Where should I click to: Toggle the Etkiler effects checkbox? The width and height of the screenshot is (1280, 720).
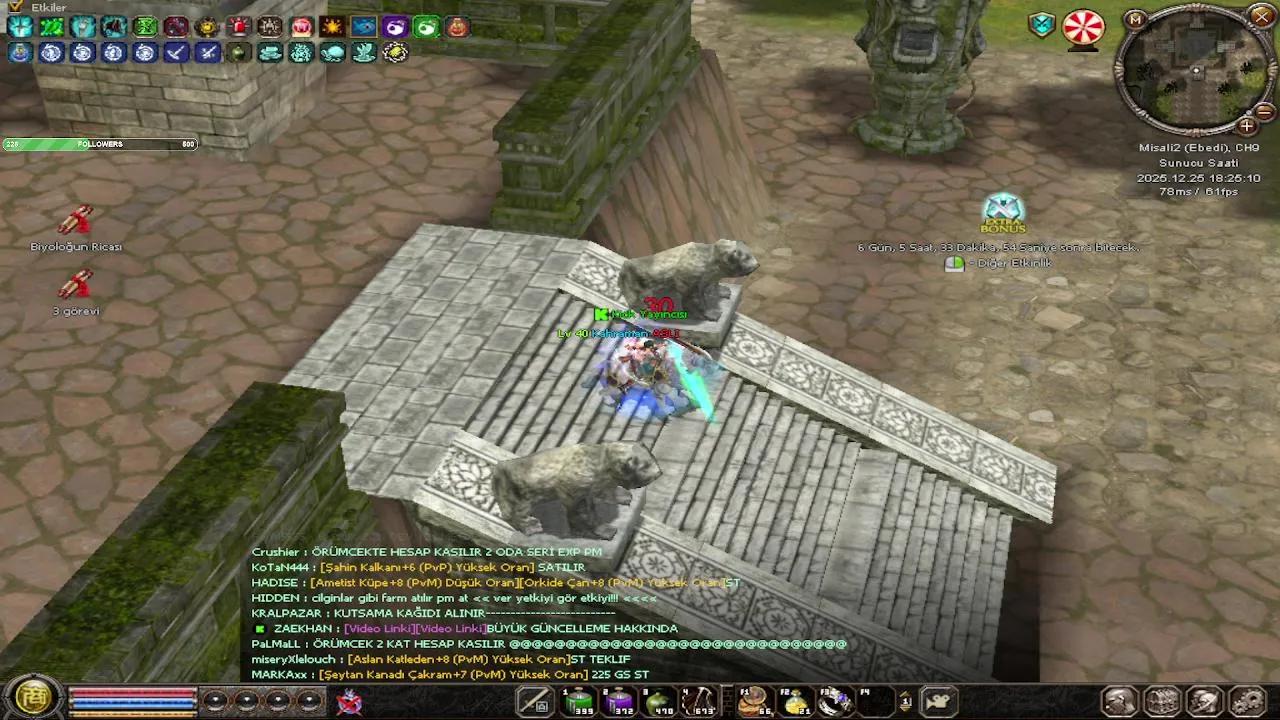(x=14, y=7)
